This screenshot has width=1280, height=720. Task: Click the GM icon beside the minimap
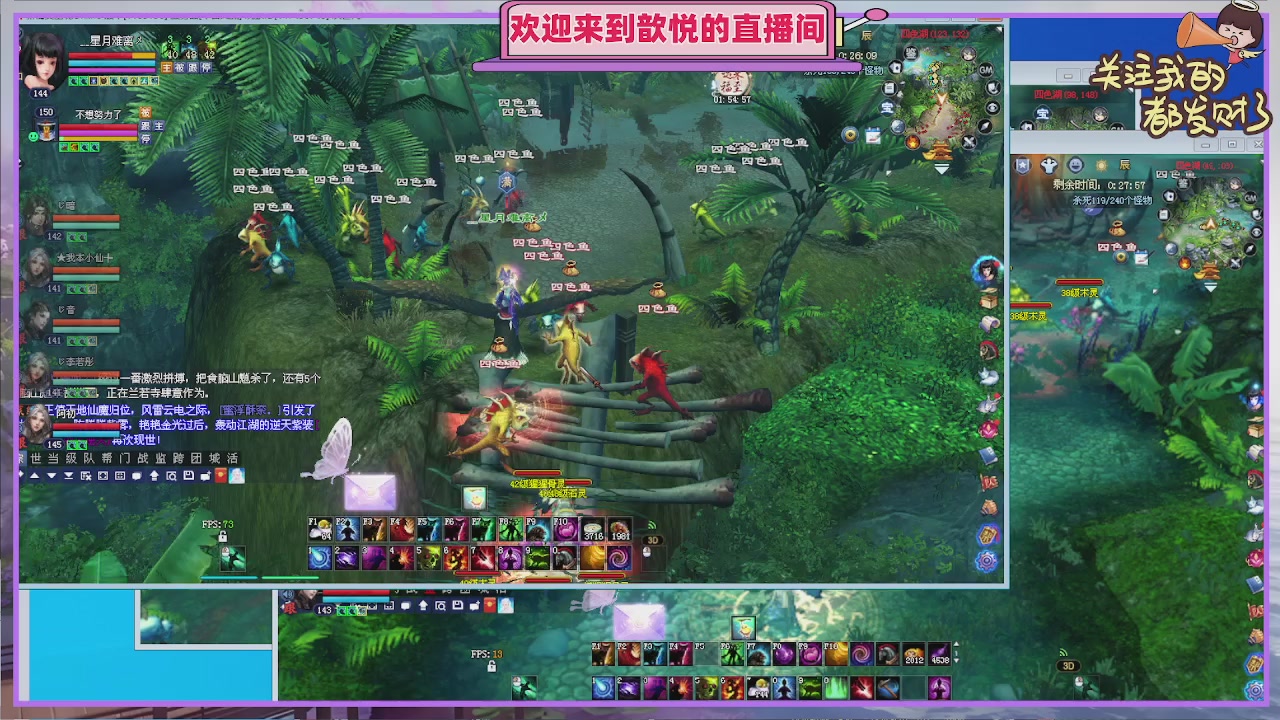click(984, 70)
